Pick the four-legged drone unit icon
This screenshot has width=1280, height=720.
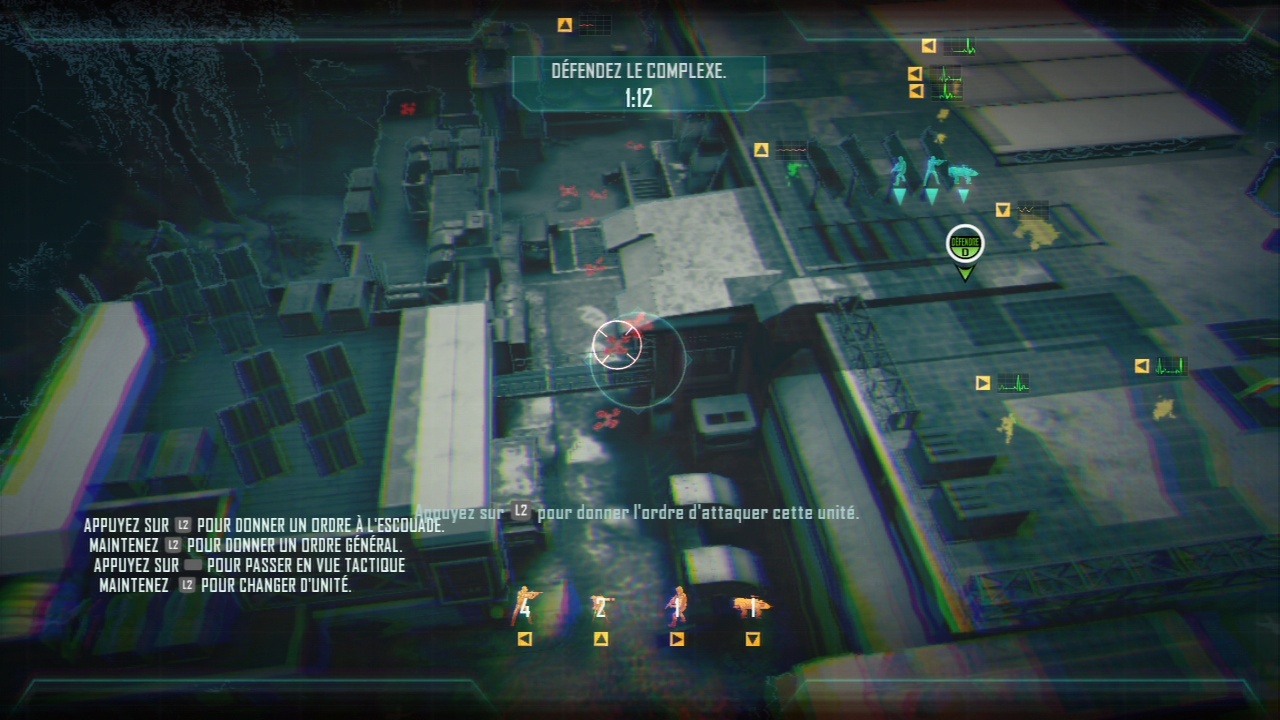(x=752, y=605)
